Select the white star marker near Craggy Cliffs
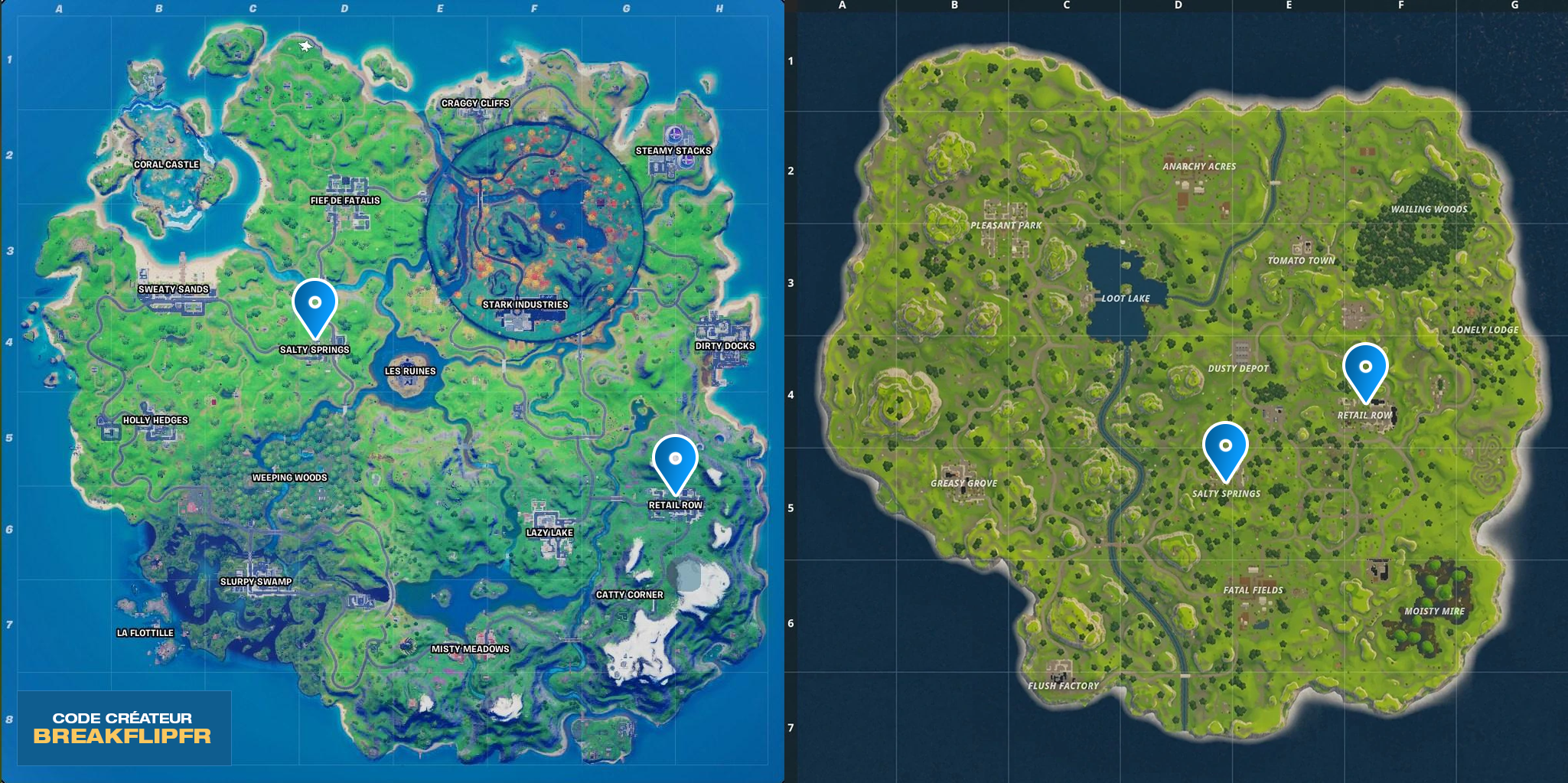This screenshot has height=783, width=1568. pyautogui.click(x=306, y=46)
